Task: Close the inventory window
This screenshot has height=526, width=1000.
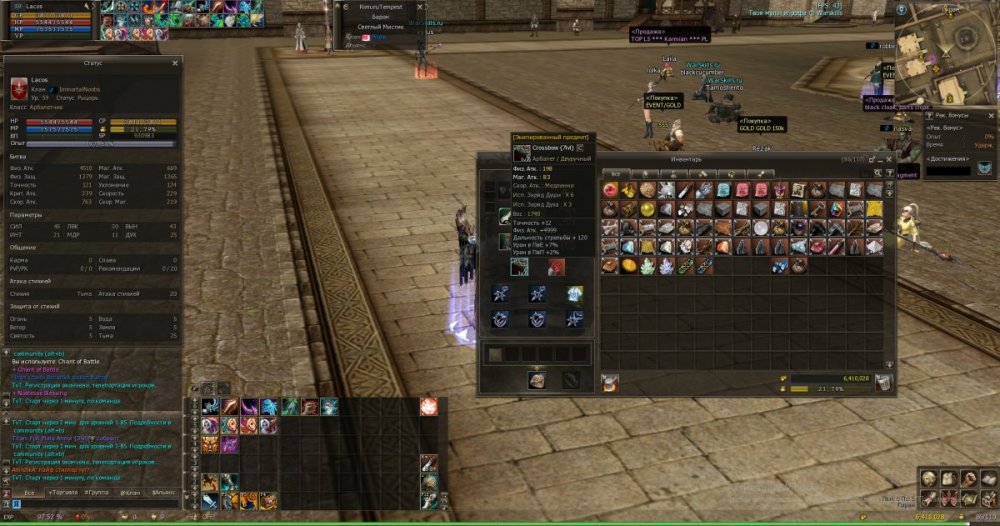Action: click(x=889, y=159)
